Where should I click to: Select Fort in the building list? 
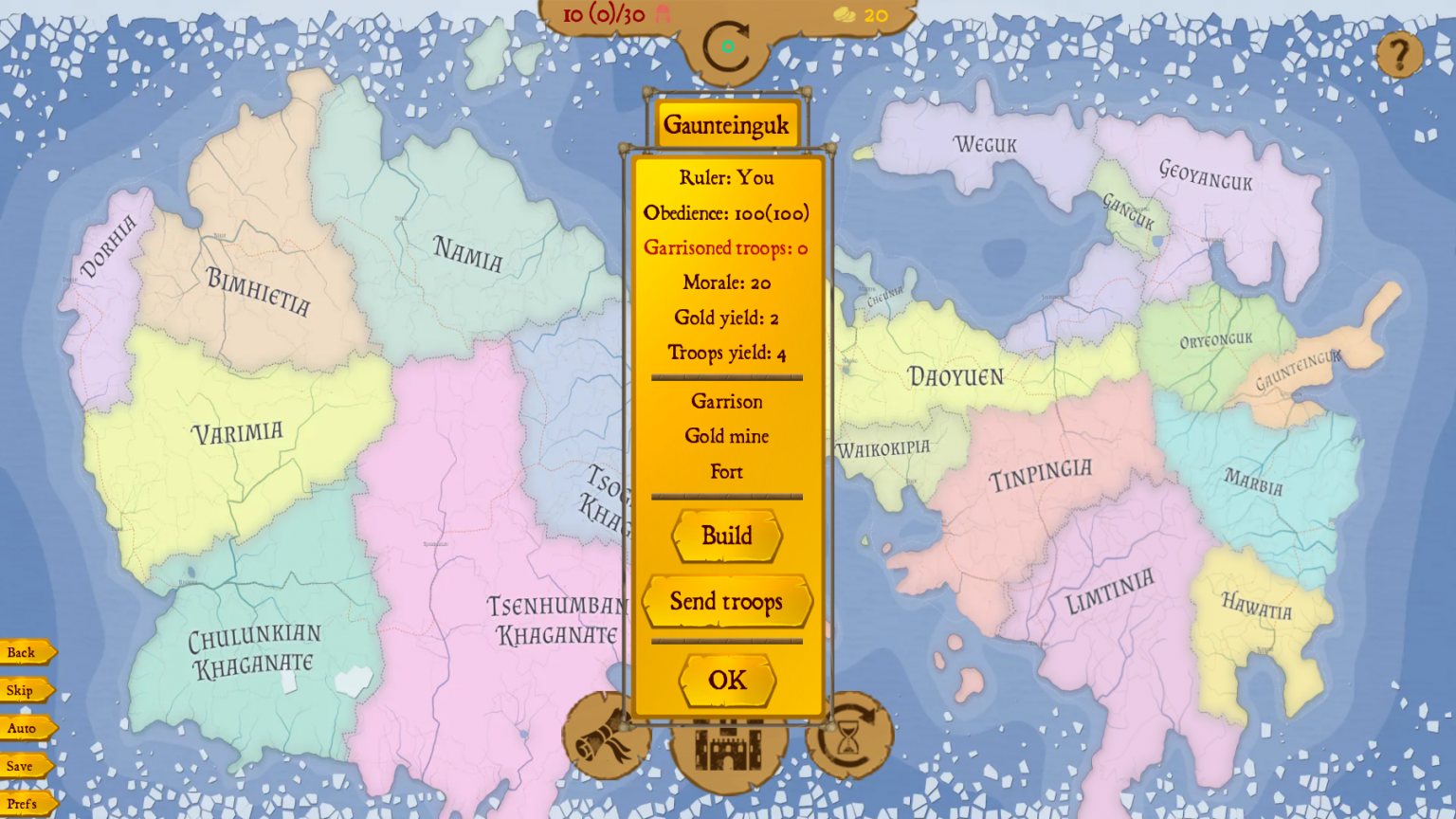726,472
